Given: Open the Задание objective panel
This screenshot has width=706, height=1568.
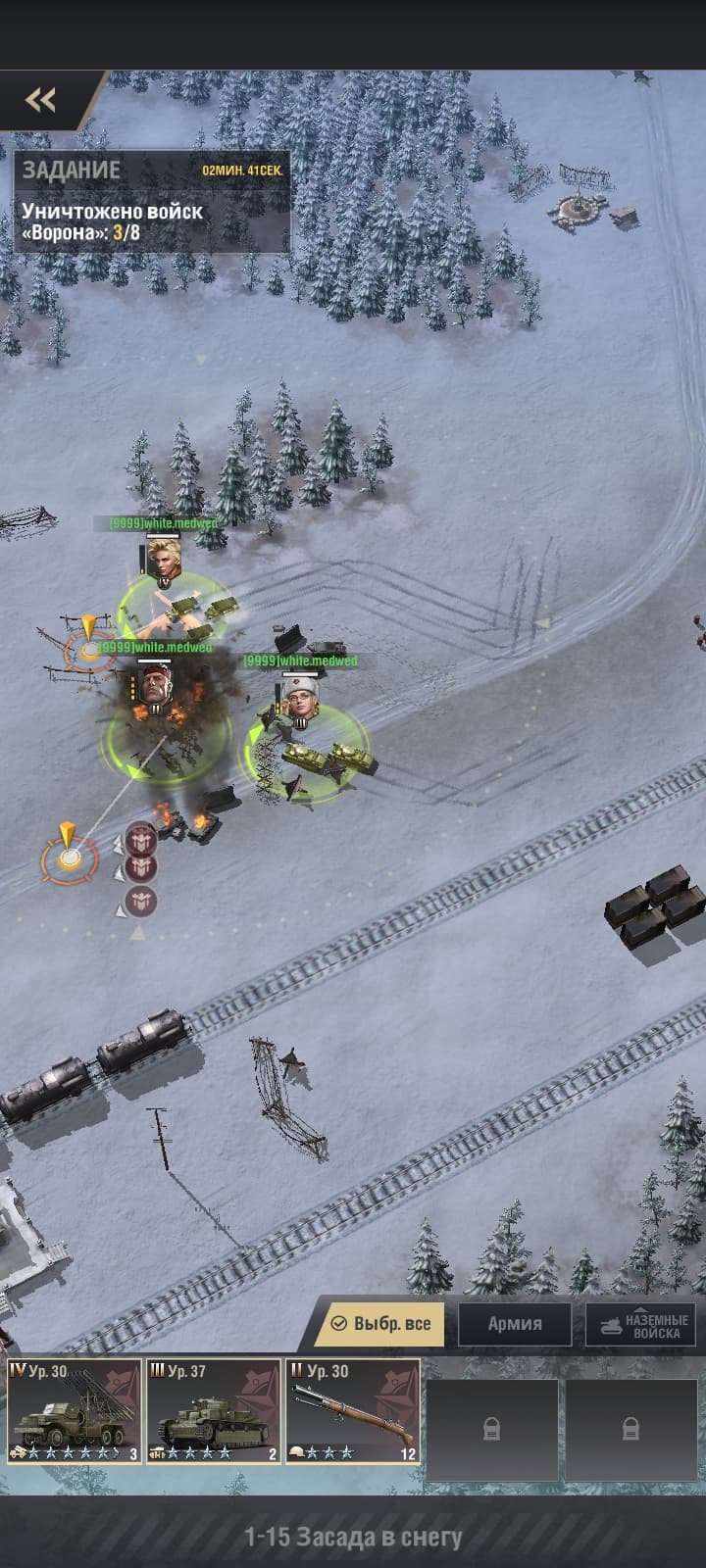Looking at the screenshot, I should (152, 200).
